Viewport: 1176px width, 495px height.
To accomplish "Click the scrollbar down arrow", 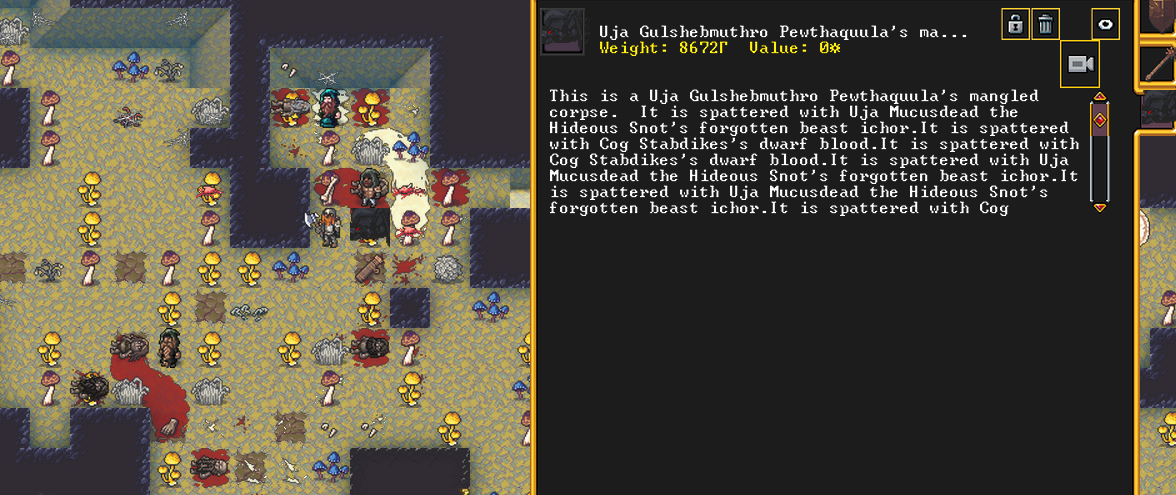I will pos(1100,207).
